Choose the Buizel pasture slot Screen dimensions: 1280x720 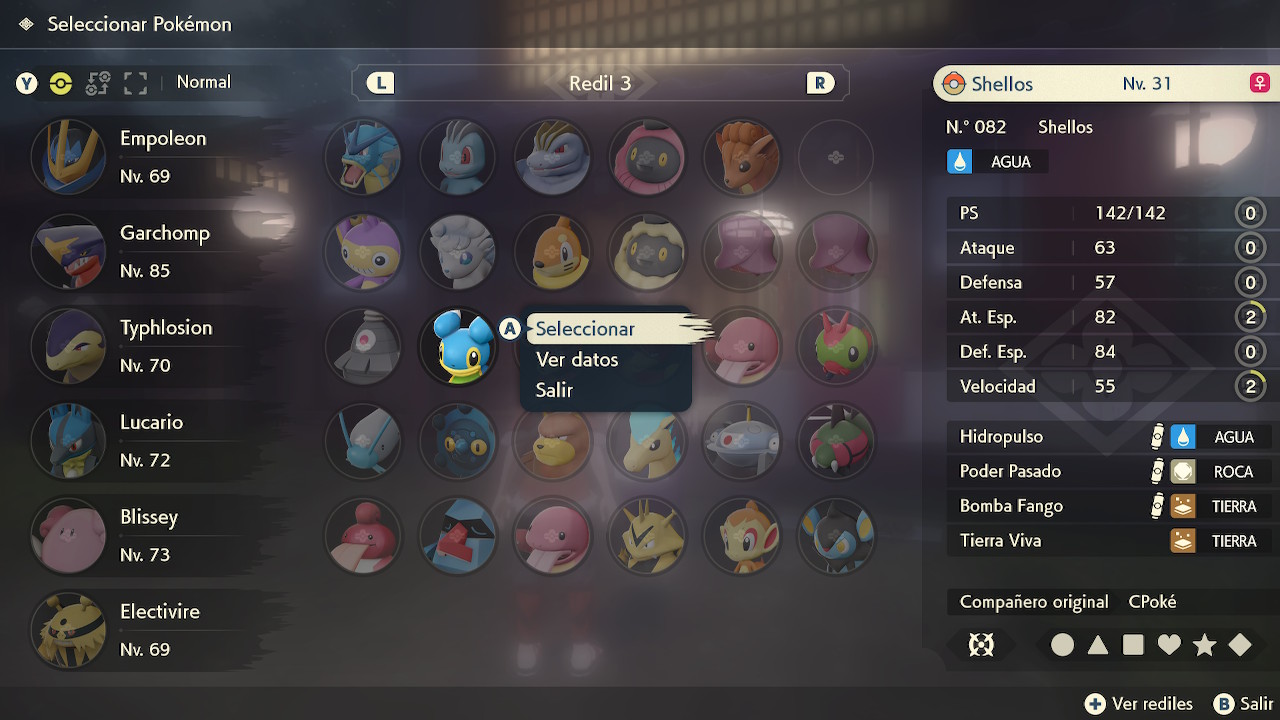coord(552,252)
